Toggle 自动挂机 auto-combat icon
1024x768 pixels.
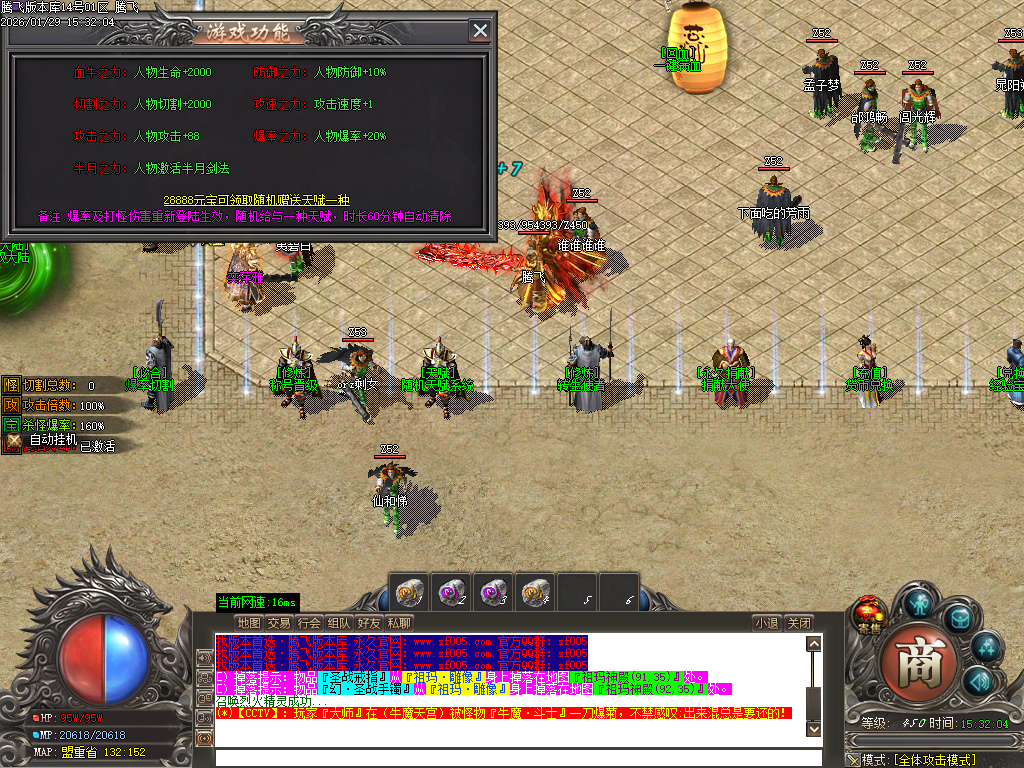14,440
